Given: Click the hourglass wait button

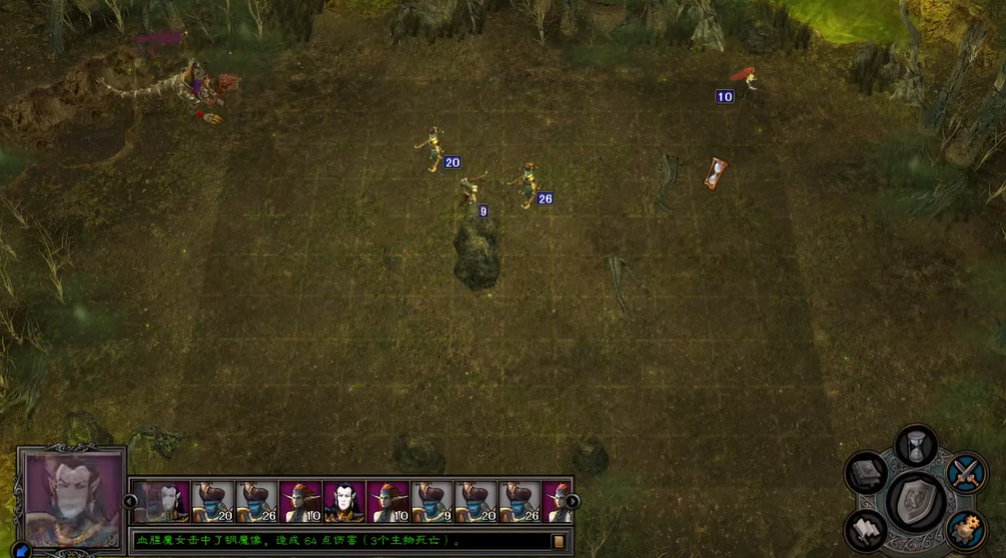Looking at the screenshot, I should click(x=915, y=445).
